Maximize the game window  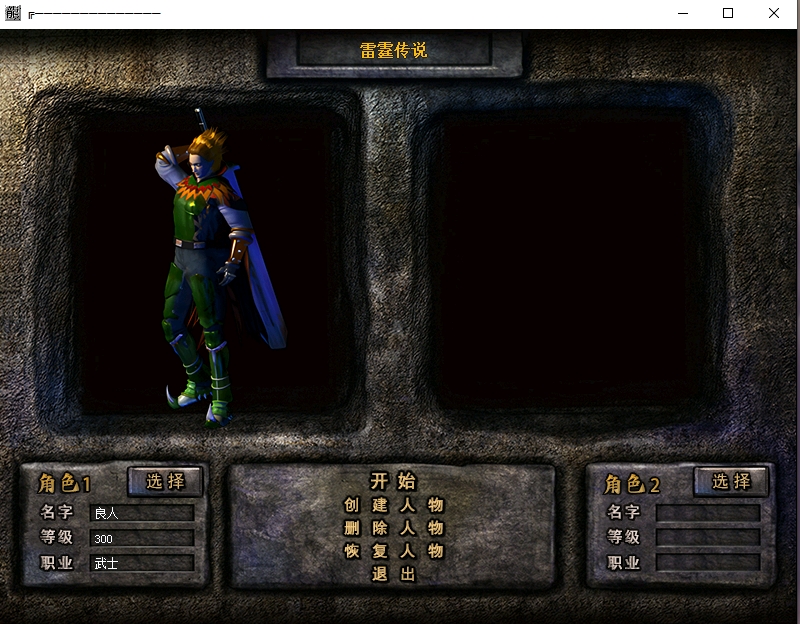[728, 13]
